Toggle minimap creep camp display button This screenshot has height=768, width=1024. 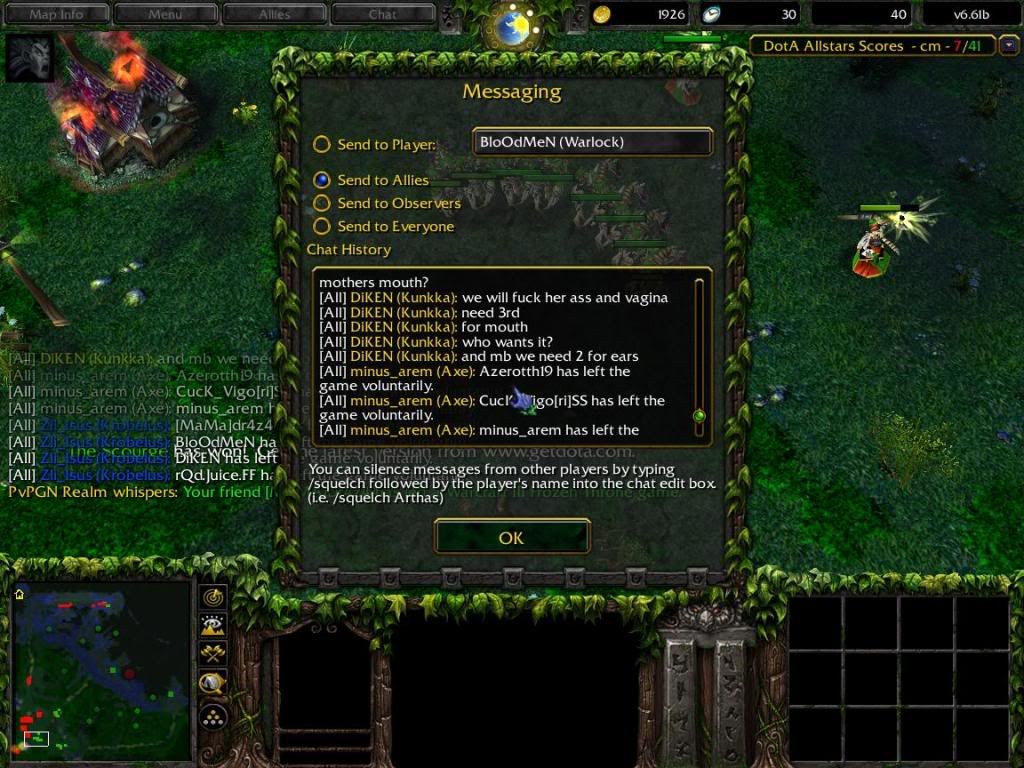pyautogui.click(x=213, y=684)
